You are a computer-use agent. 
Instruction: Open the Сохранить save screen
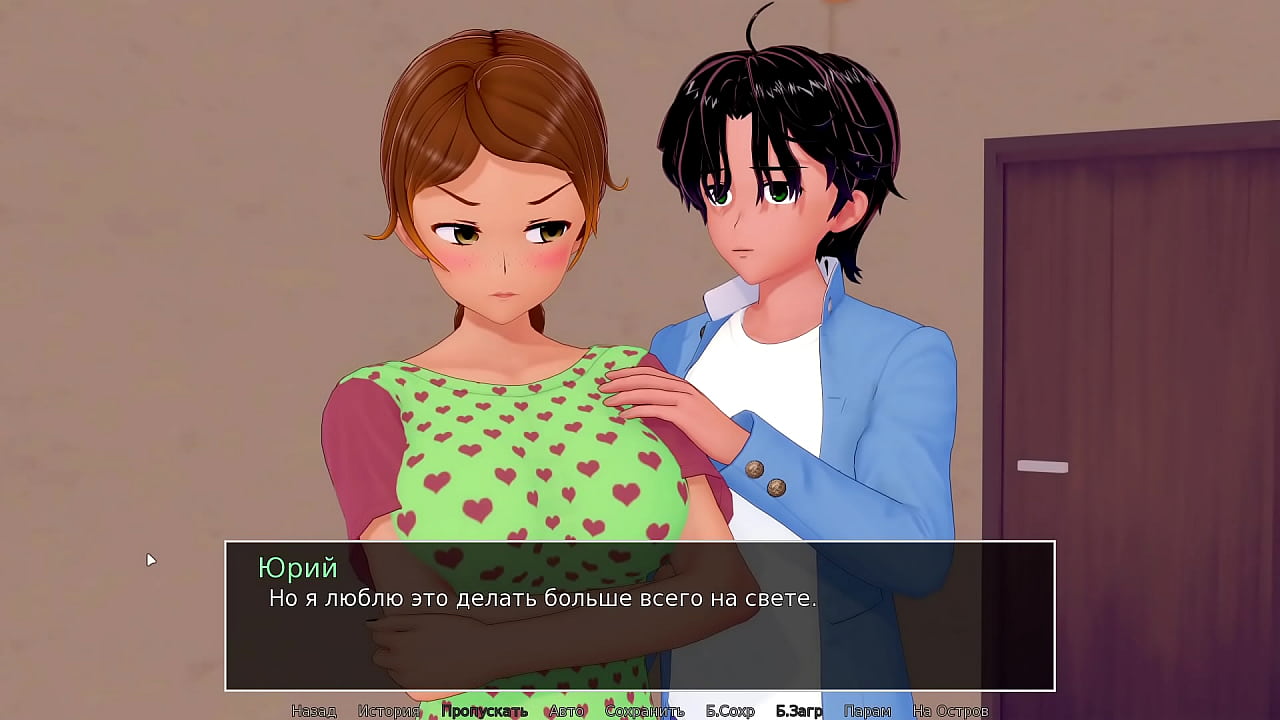click(644, 711)
